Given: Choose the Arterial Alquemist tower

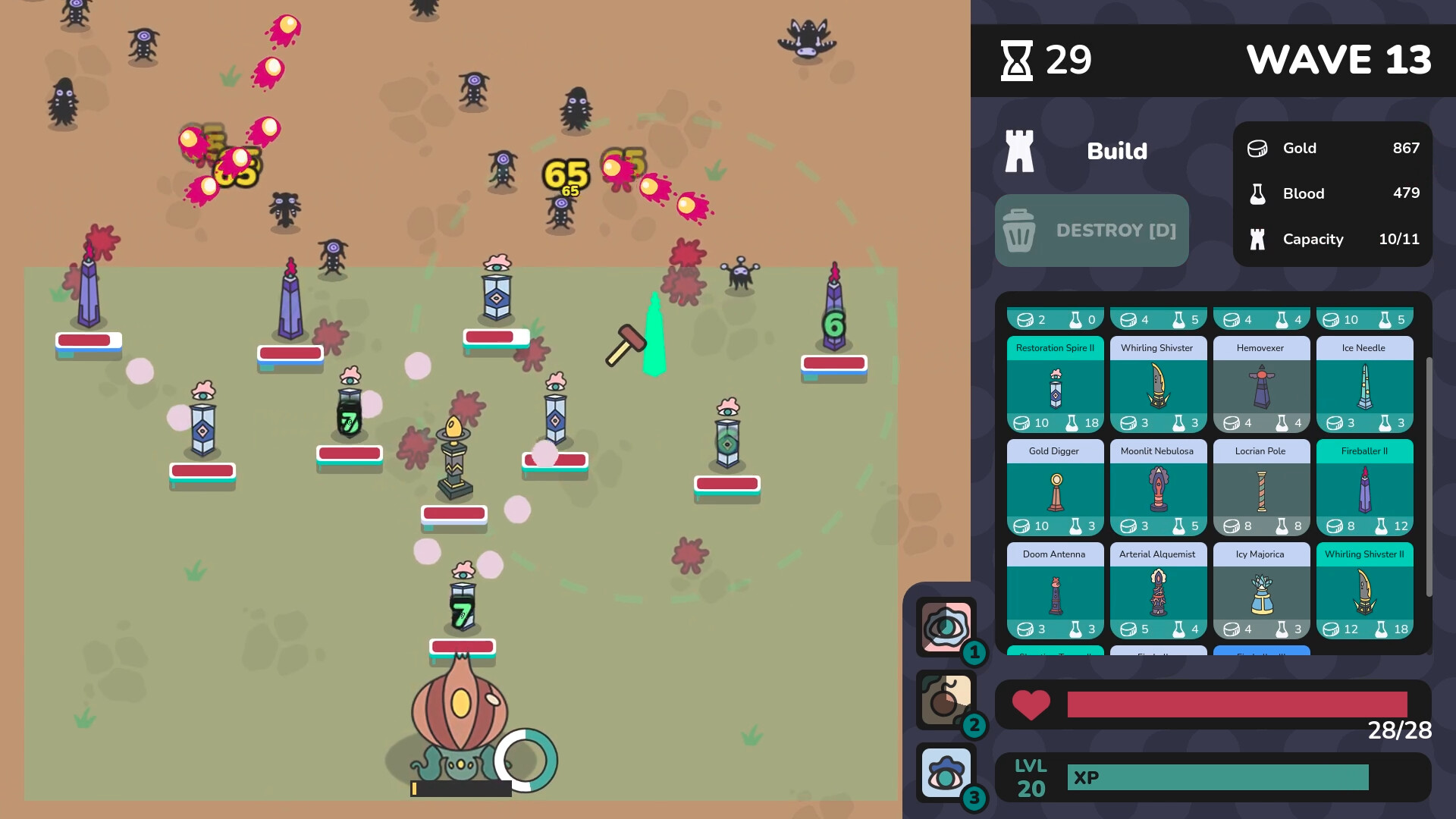Looking at the screenshot, I should click(1158, 590).
